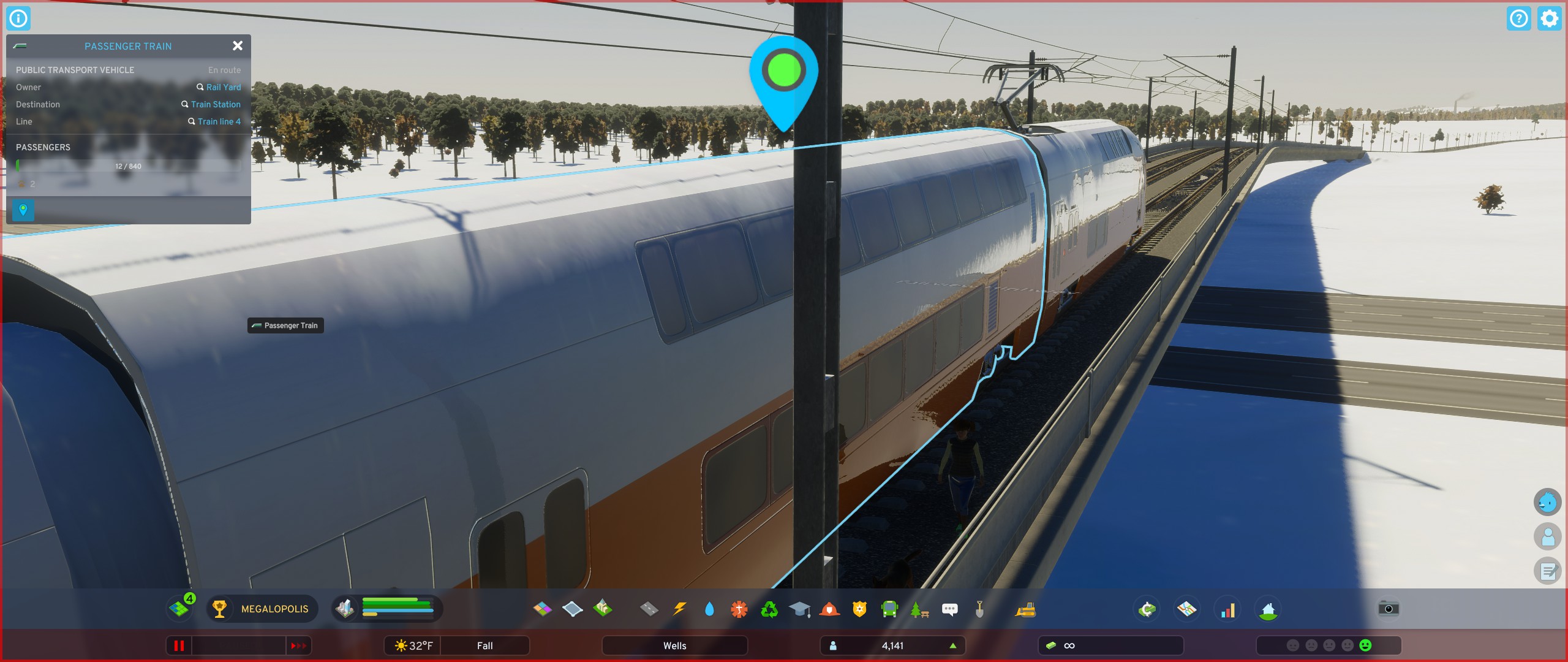Open the Electricity service menu
Viewport: 1568px width, 662px height.
[x=680, y=609]
